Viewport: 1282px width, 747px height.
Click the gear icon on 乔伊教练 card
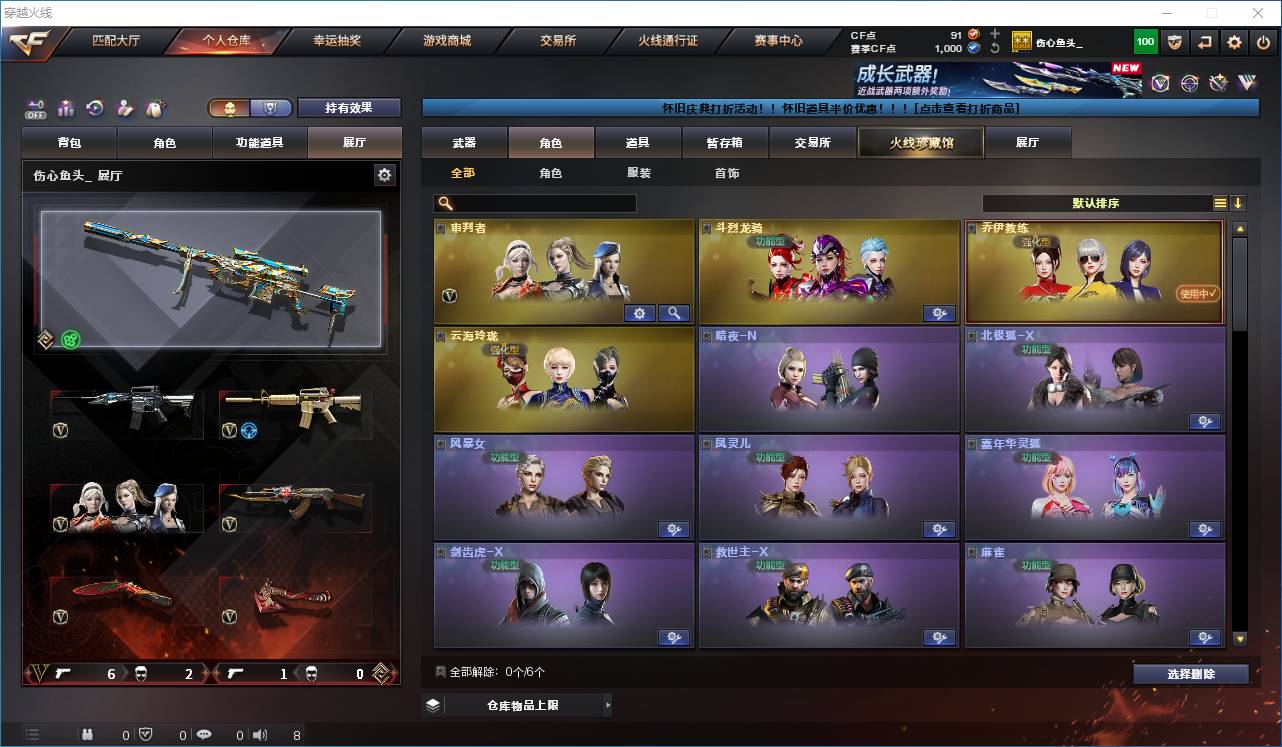1205,313
